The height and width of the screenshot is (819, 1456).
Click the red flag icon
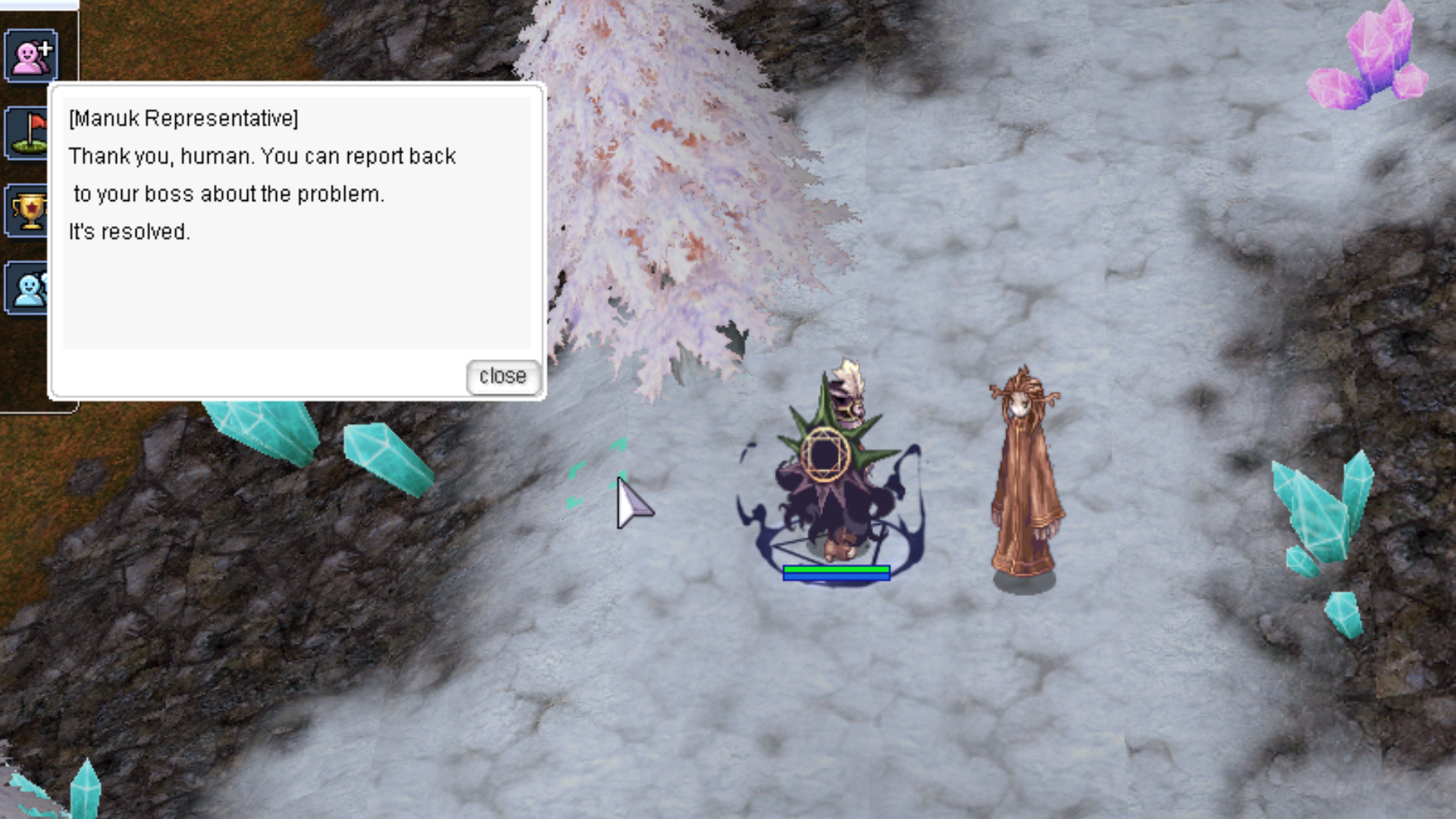click(x=27, y=133)
